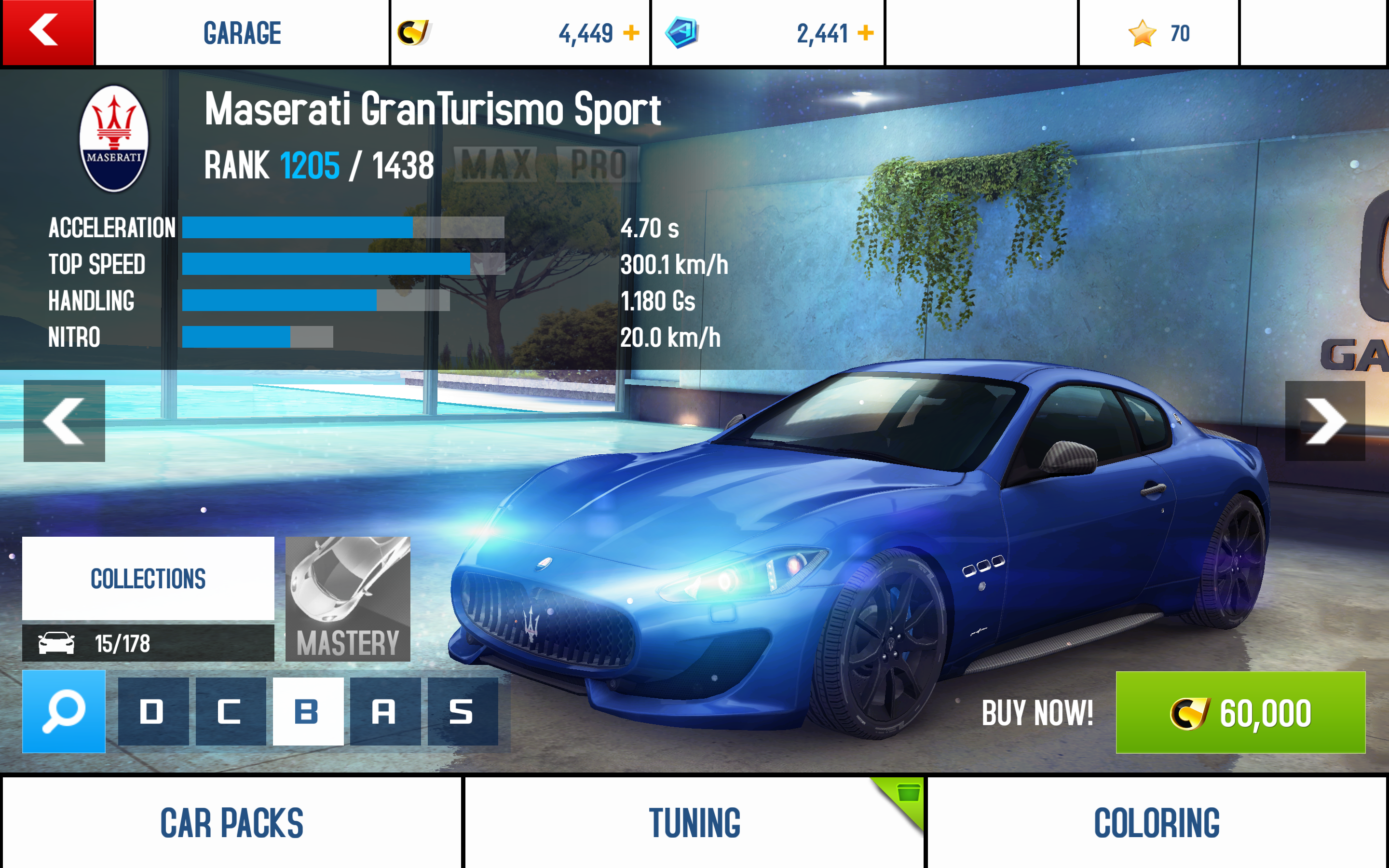Add more credits with the plus icon
This screenshot has height=868, width=1389.
coord(631,33)
